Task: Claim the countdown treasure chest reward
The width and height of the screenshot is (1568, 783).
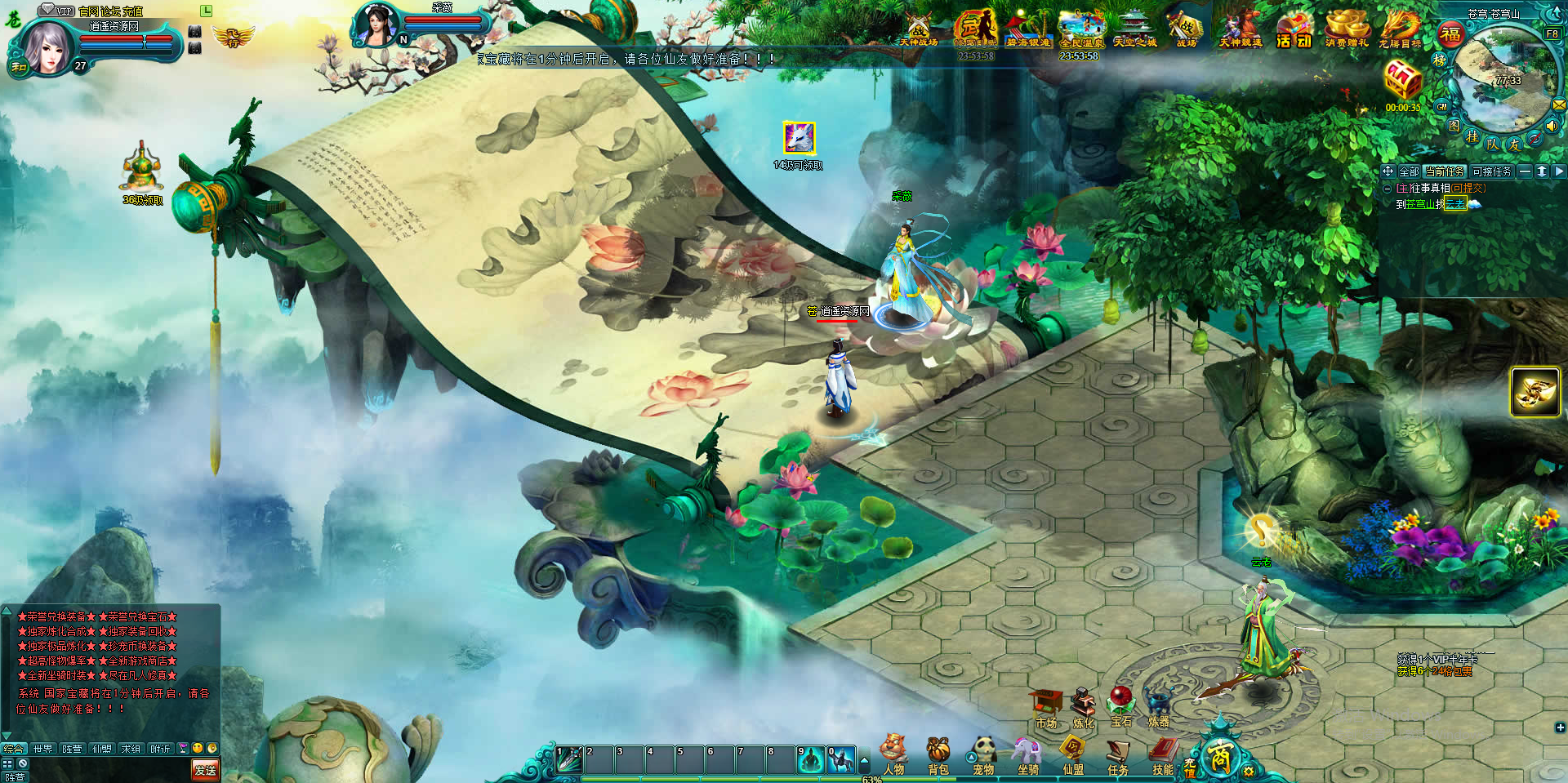Action: pyautogui.click(x=1402, y=82)
